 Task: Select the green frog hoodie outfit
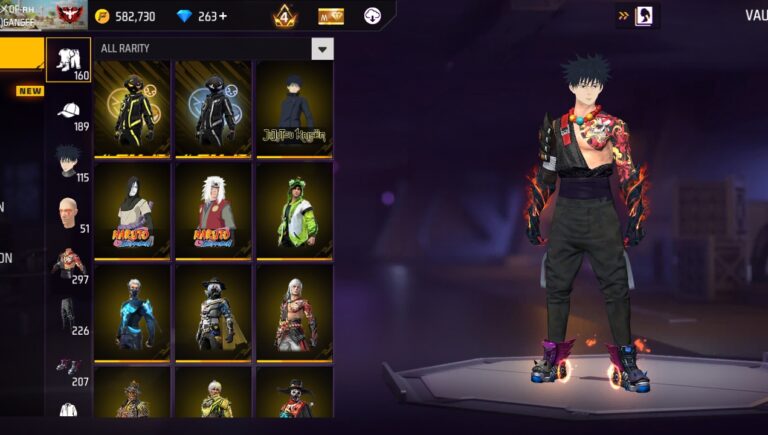click(294, 211)
